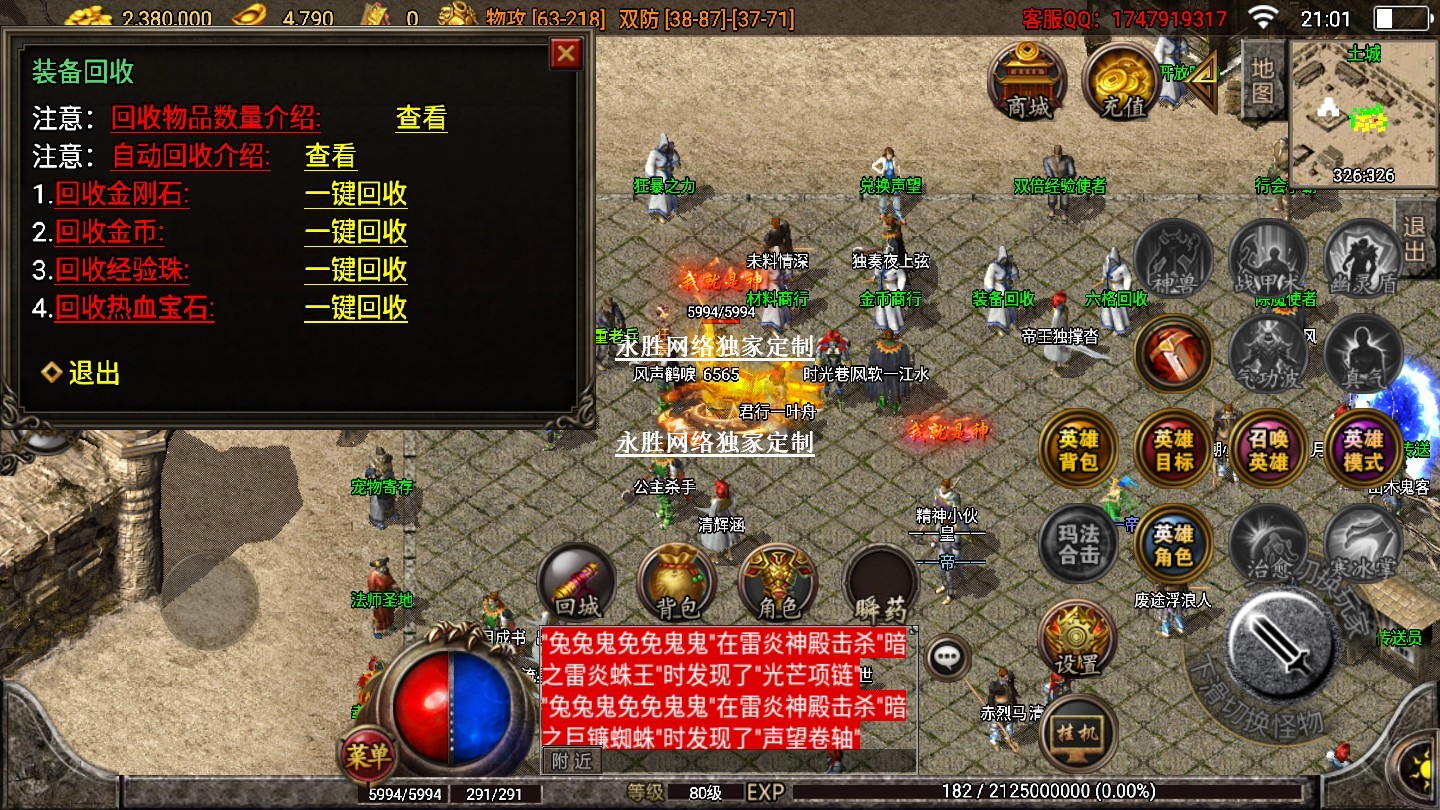
Task: One-click recycle hot-blood gems (热血宝石)
Action: (x=355, y=308)
